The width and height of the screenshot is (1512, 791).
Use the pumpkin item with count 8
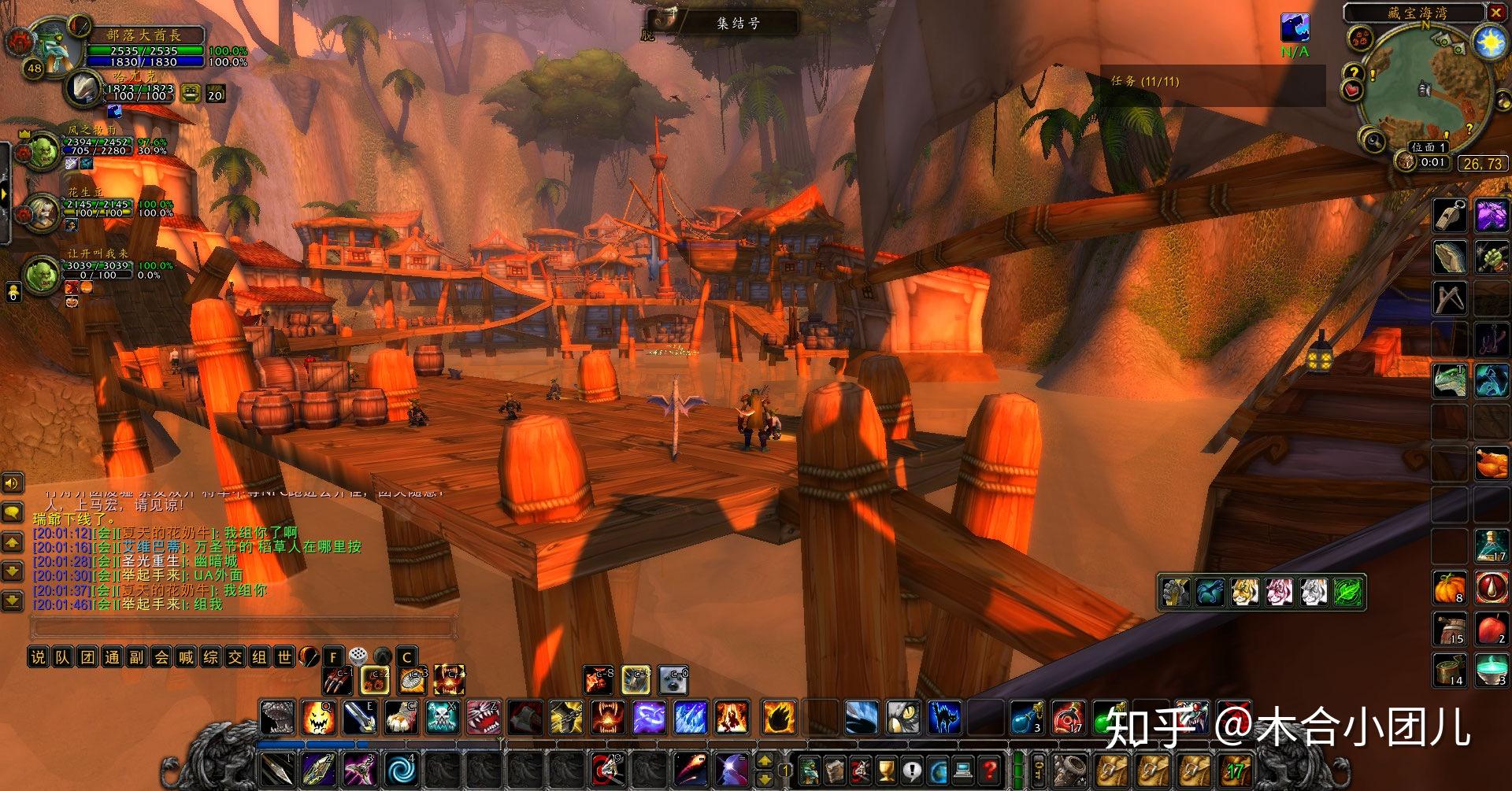point(1449,588)
